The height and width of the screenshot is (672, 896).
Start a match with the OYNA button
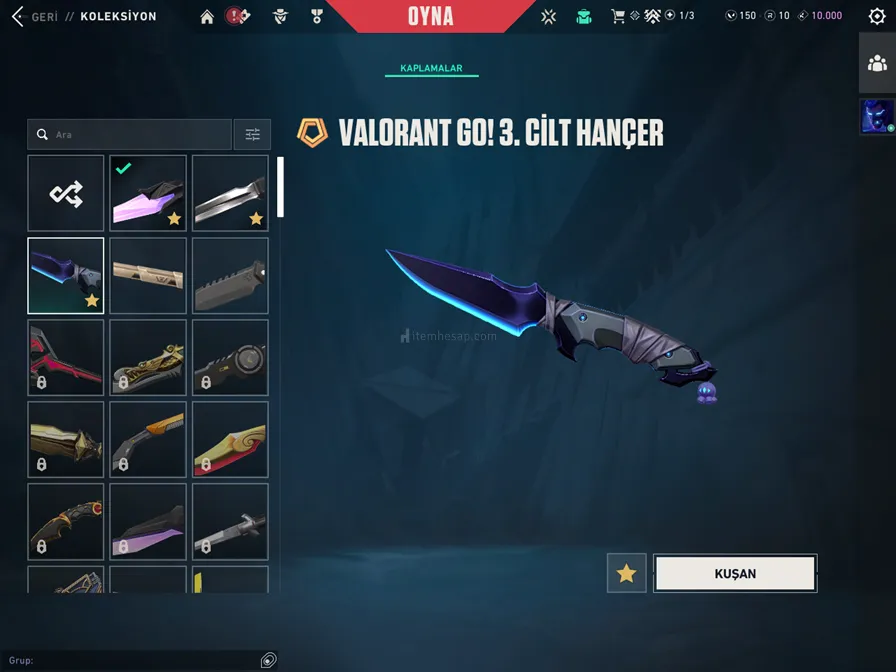430,16
